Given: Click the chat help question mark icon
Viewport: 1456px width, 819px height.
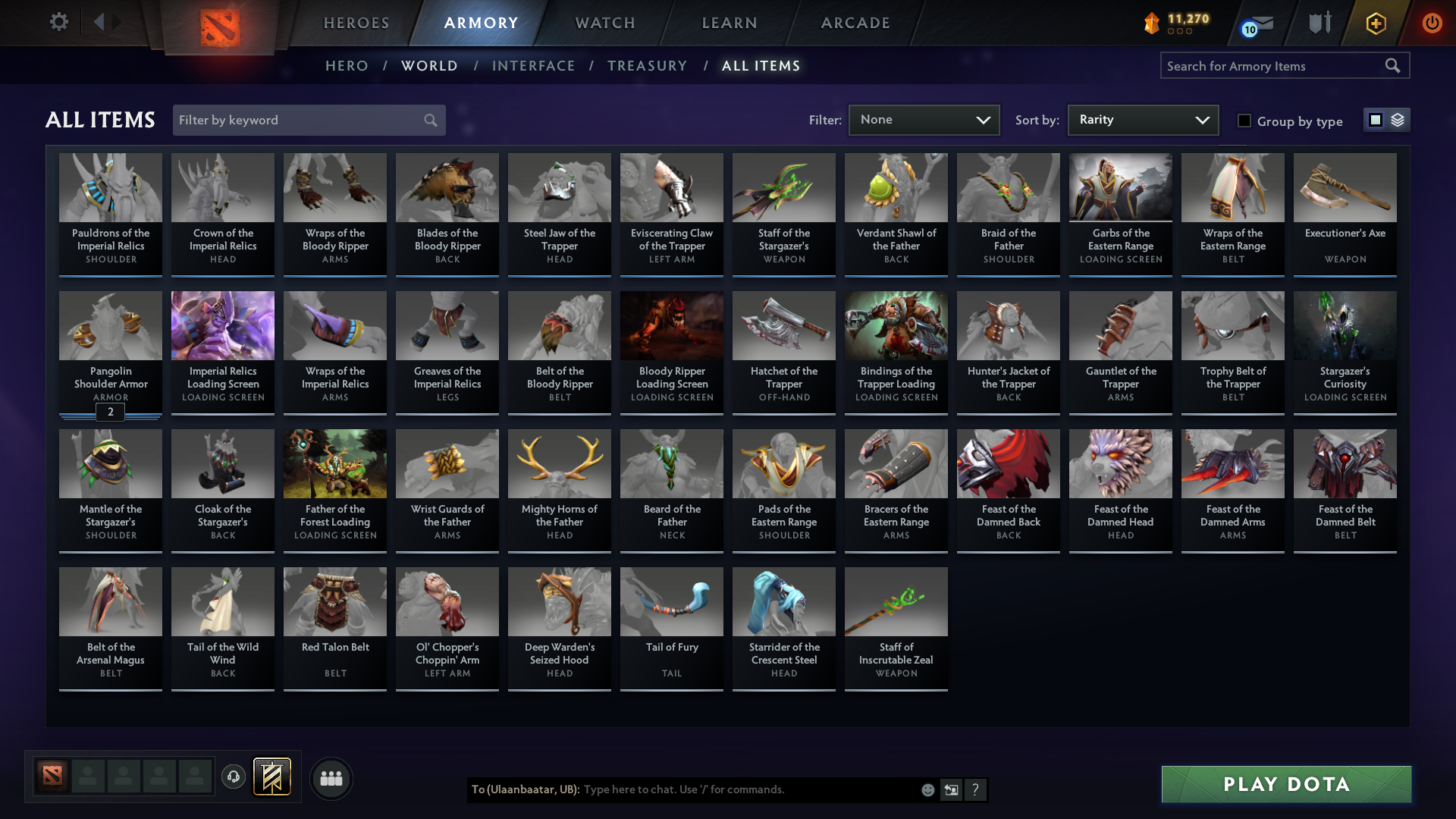Looking at the screenshot, I should [976, 789].
